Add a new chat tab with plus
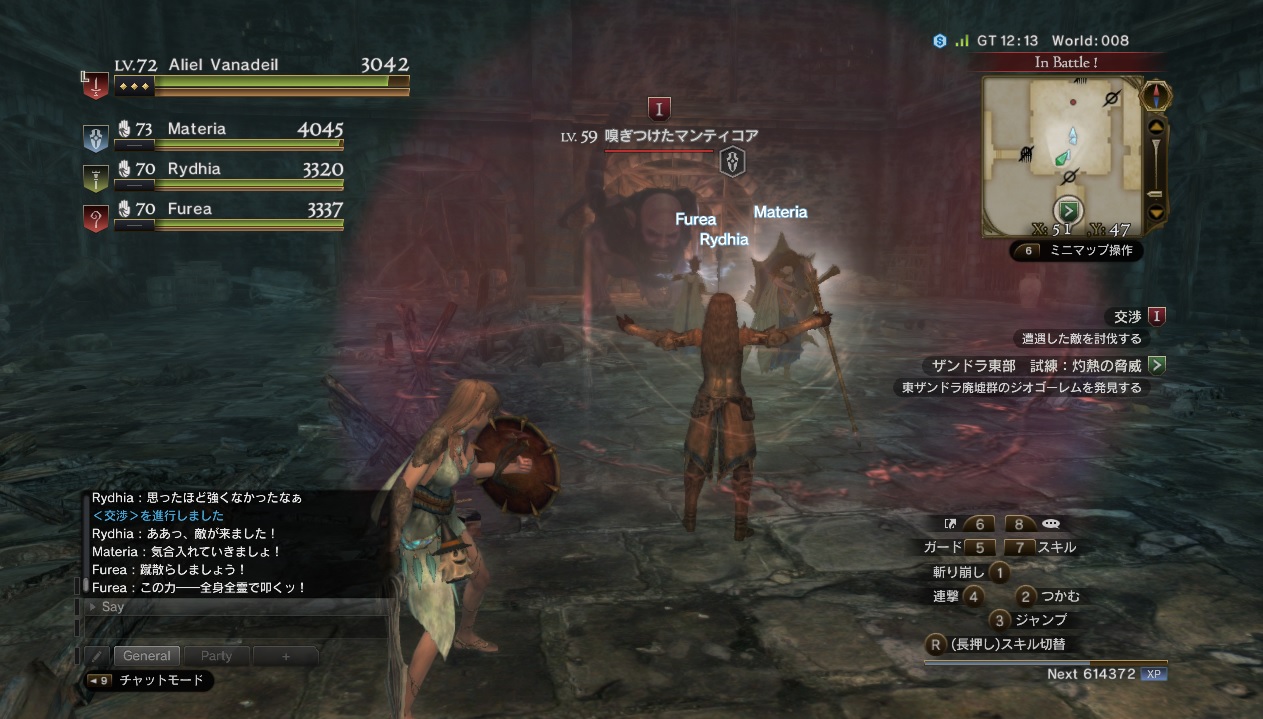The width and height of the screenshot is (1263, 719). click(285, 656)
